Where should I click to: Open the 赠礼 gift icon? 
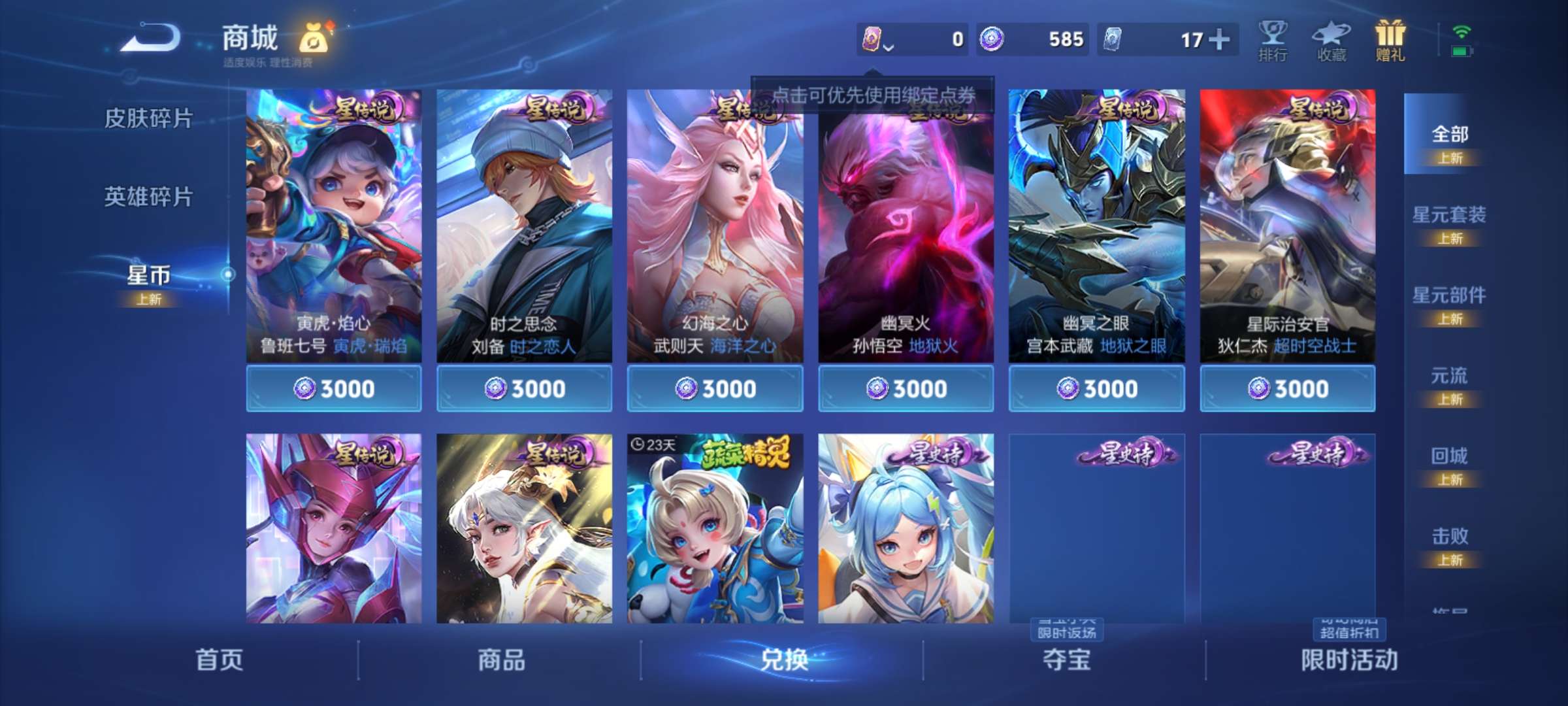tap(1392, 41)
